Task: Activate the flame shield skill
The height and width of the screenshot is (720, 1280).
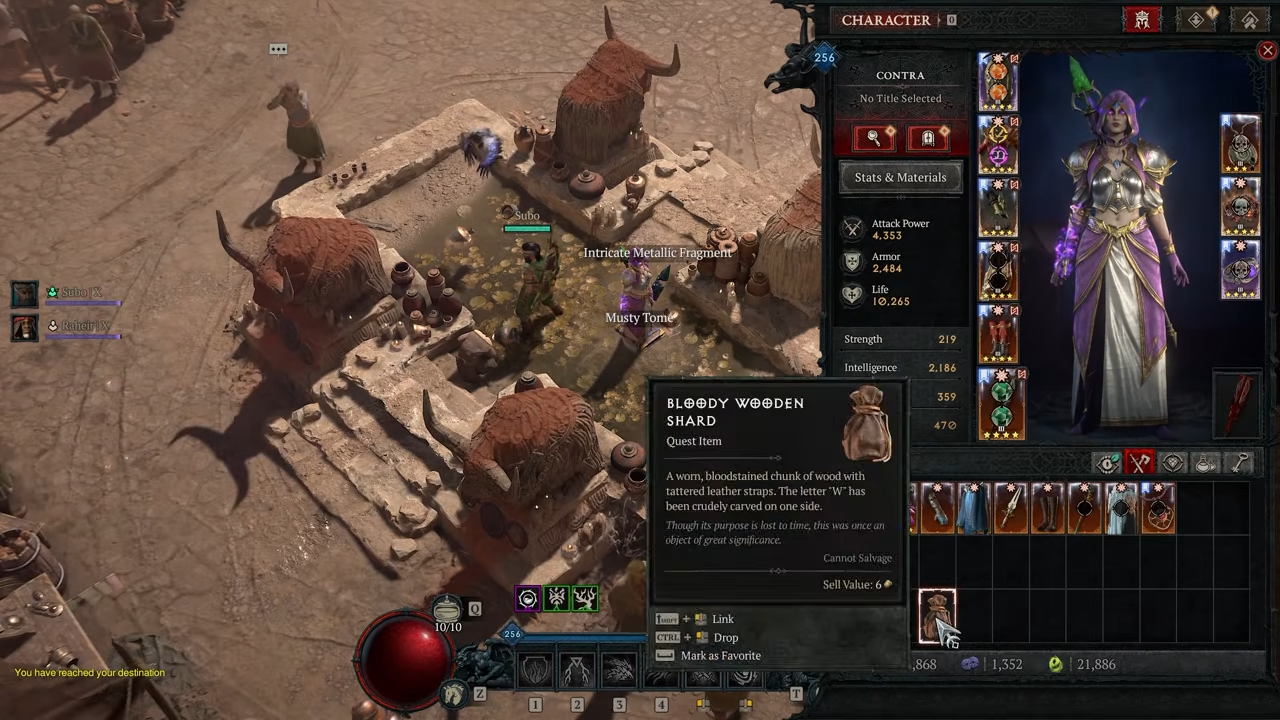Action: 535,670
